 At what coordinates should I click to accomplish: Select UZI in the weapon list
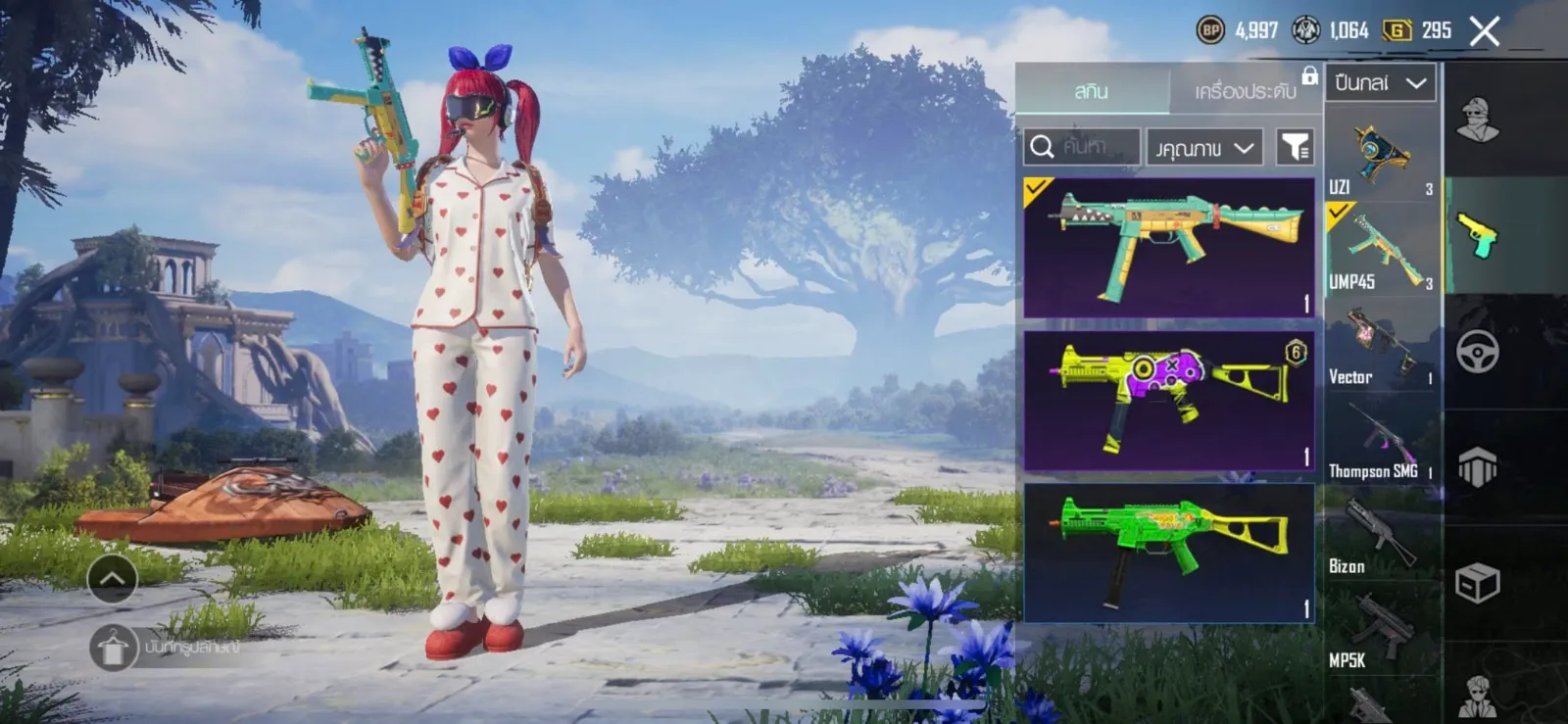click(1382, 157)
